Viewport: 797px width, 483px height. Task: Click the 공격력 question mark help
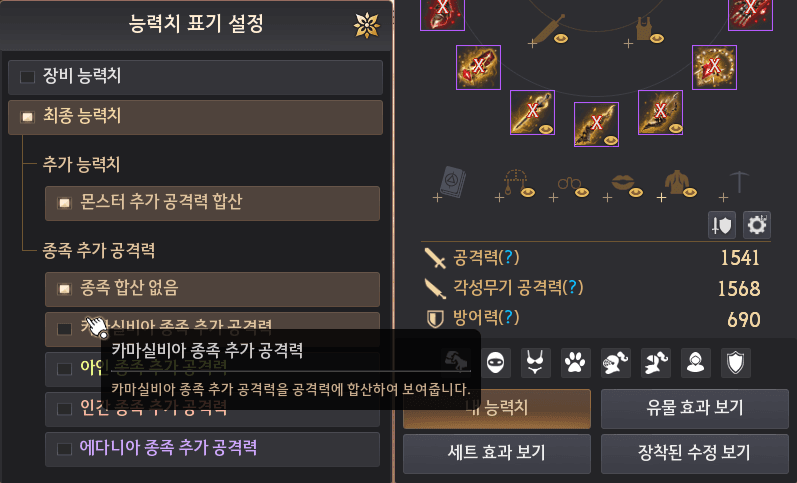pyautogui.click(x=512, y=258)
